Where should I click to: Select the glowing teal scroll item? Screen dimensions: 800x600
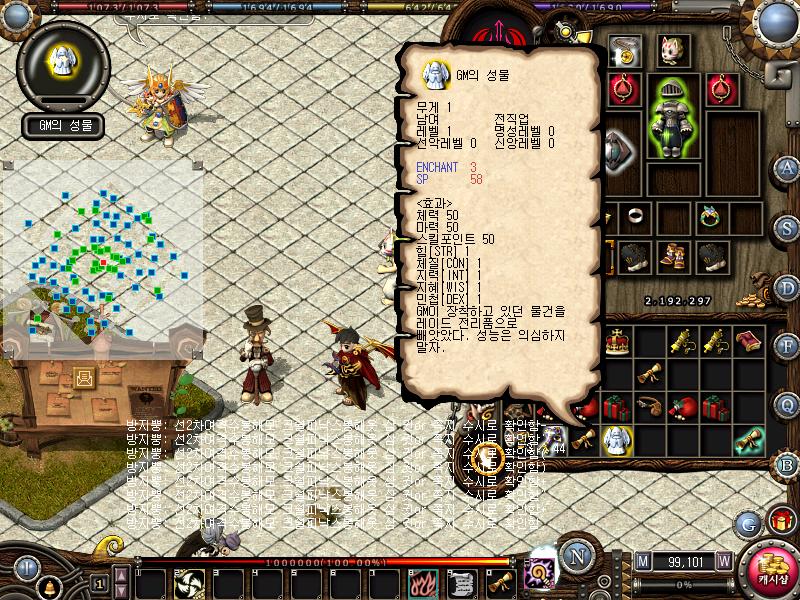click(x=748, y=437)
